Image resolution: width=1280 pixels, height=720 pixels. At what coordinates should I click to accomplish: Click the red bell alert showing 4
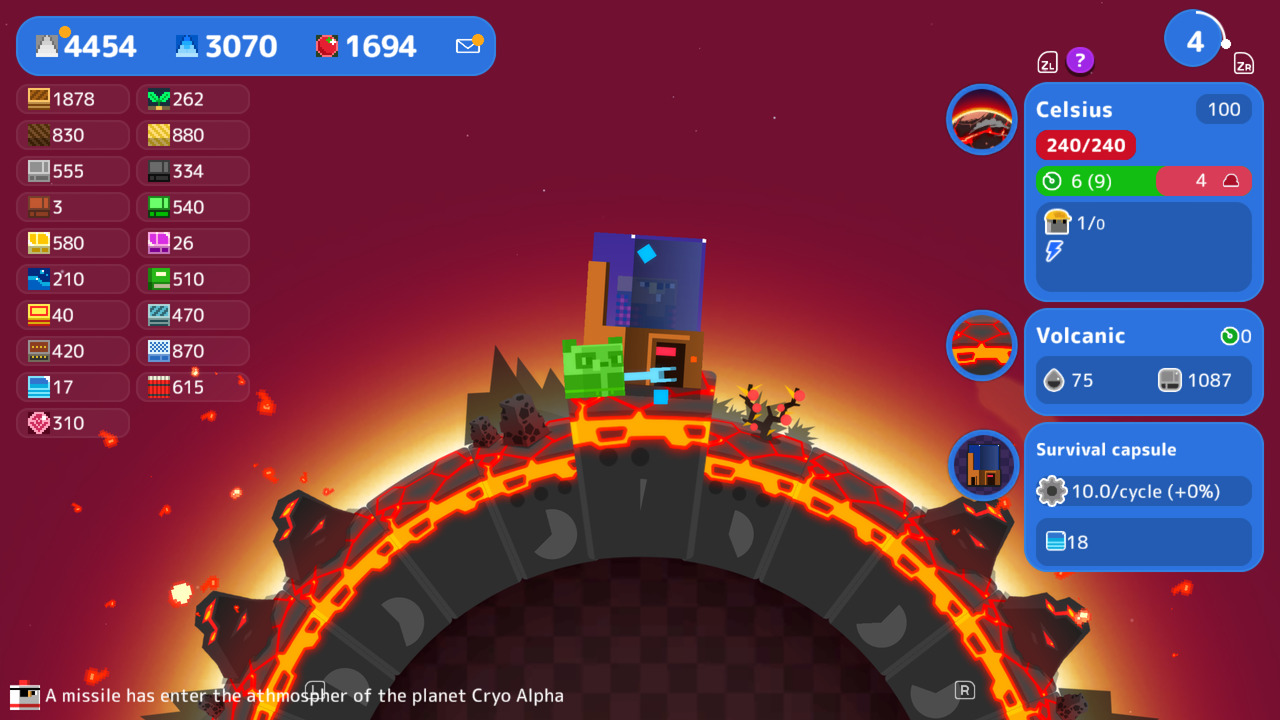click(1204, 181)
